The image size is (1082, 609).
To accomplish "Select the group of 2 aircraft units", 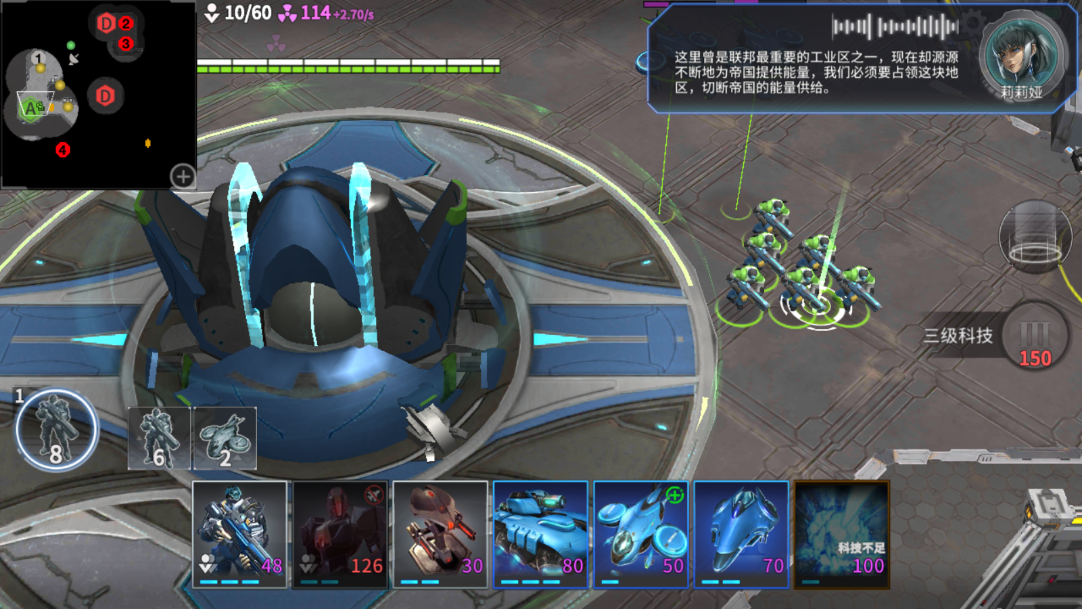I will click(224, 438).
